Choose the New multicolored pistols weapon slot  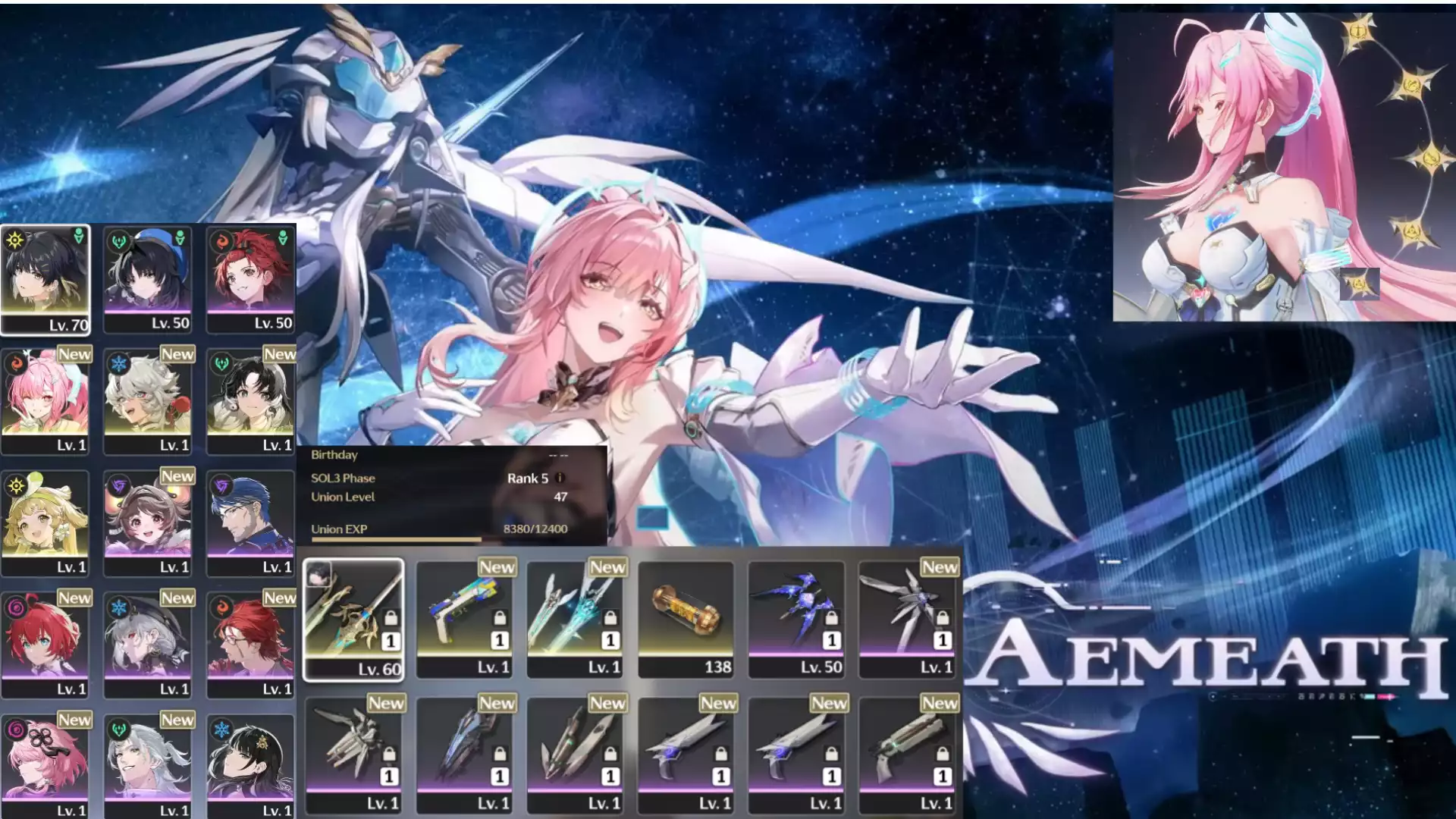coord(464,619)
